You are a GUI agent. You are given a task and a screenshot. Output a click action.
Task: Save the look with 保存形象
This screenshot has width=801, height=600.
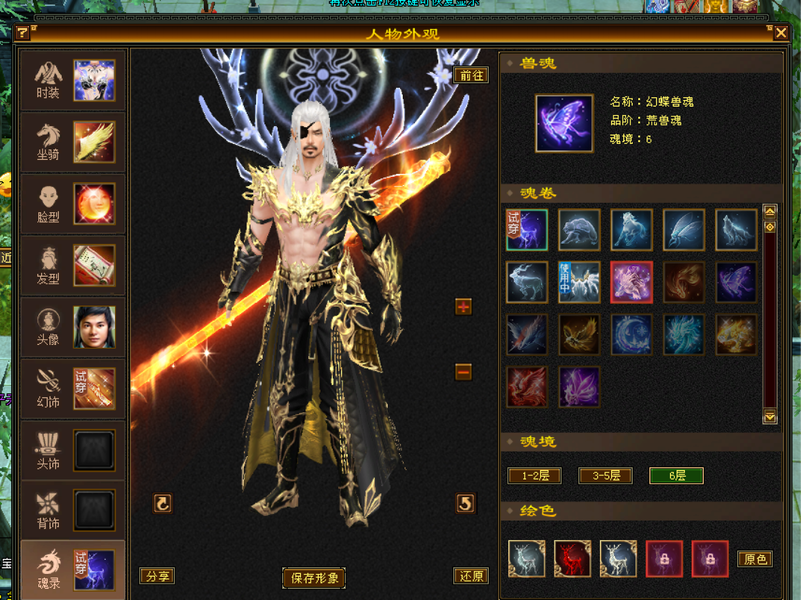[x=314, y=577]
